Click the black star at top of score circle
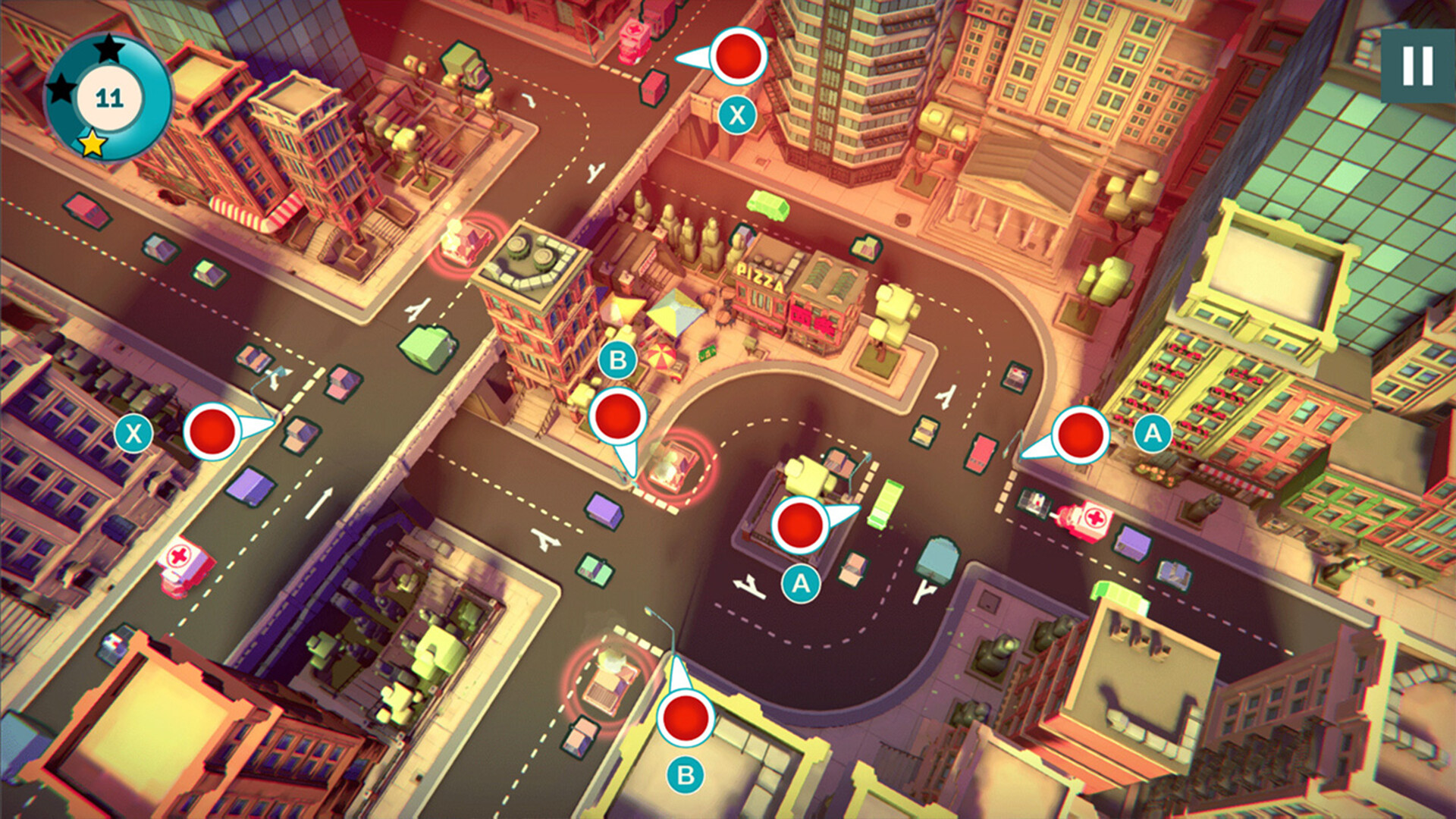The width and height of the screenshot is (1456, 819). 108,48
